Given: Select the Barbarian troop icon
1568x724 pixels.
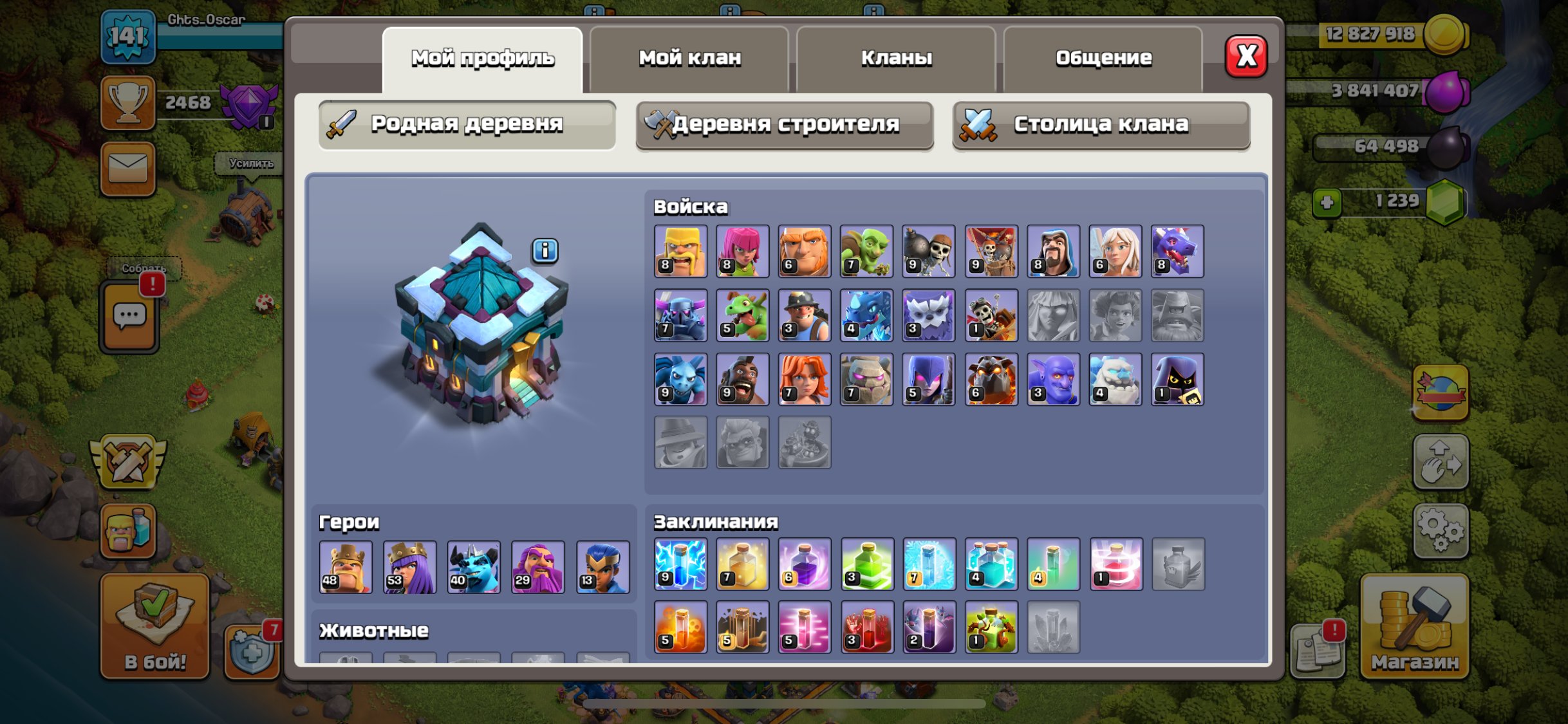Looking at the screenshot, I should (679, 251).
